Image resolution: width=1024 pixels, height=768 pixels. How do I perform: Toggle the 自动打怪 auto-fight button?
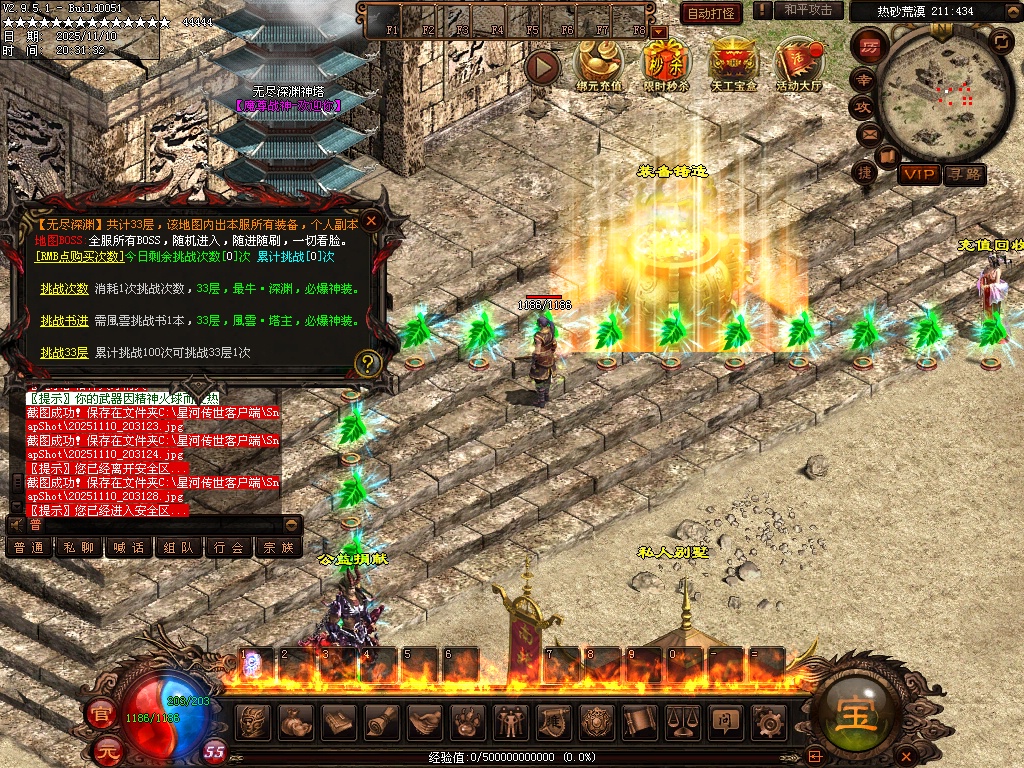coord(711,14)
